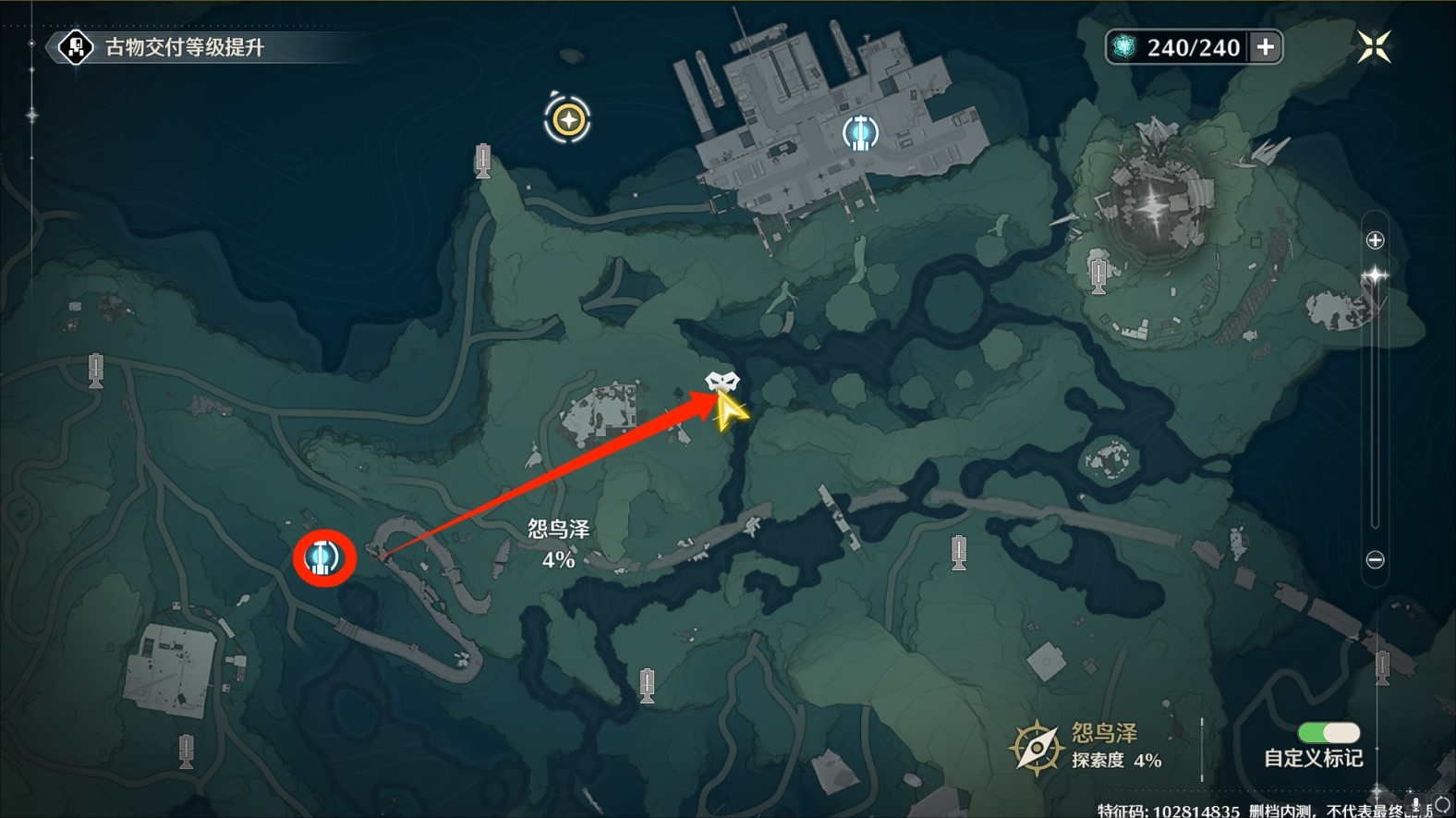Click the yellow cursor arrow beside the skull marker

tap(729, 411)
